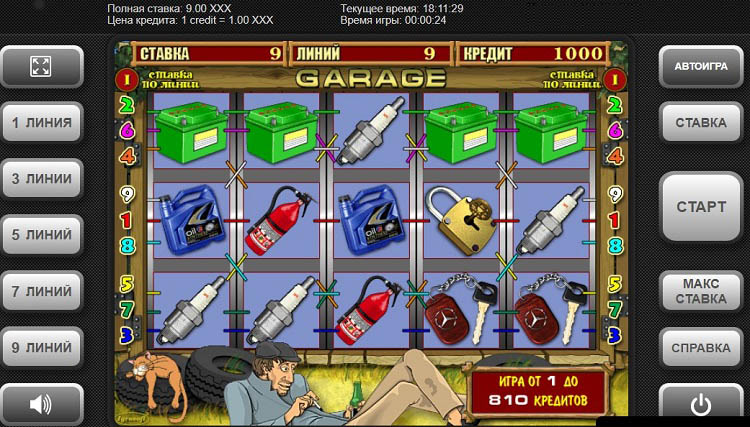Spin the reels with the СТАРТ button
This screenshot has width=750, height=427.
click(700, 207)
